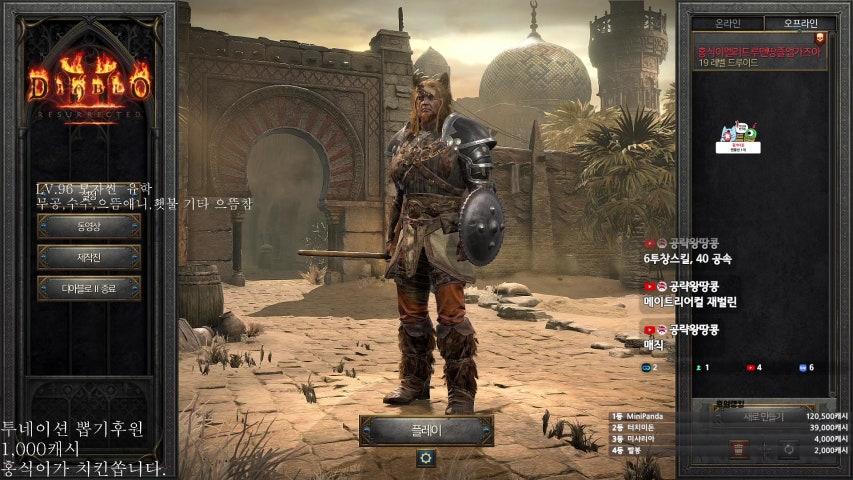The image size is (853, 480).
Task: Show the 제작진 credits
Action: [89, 257]
